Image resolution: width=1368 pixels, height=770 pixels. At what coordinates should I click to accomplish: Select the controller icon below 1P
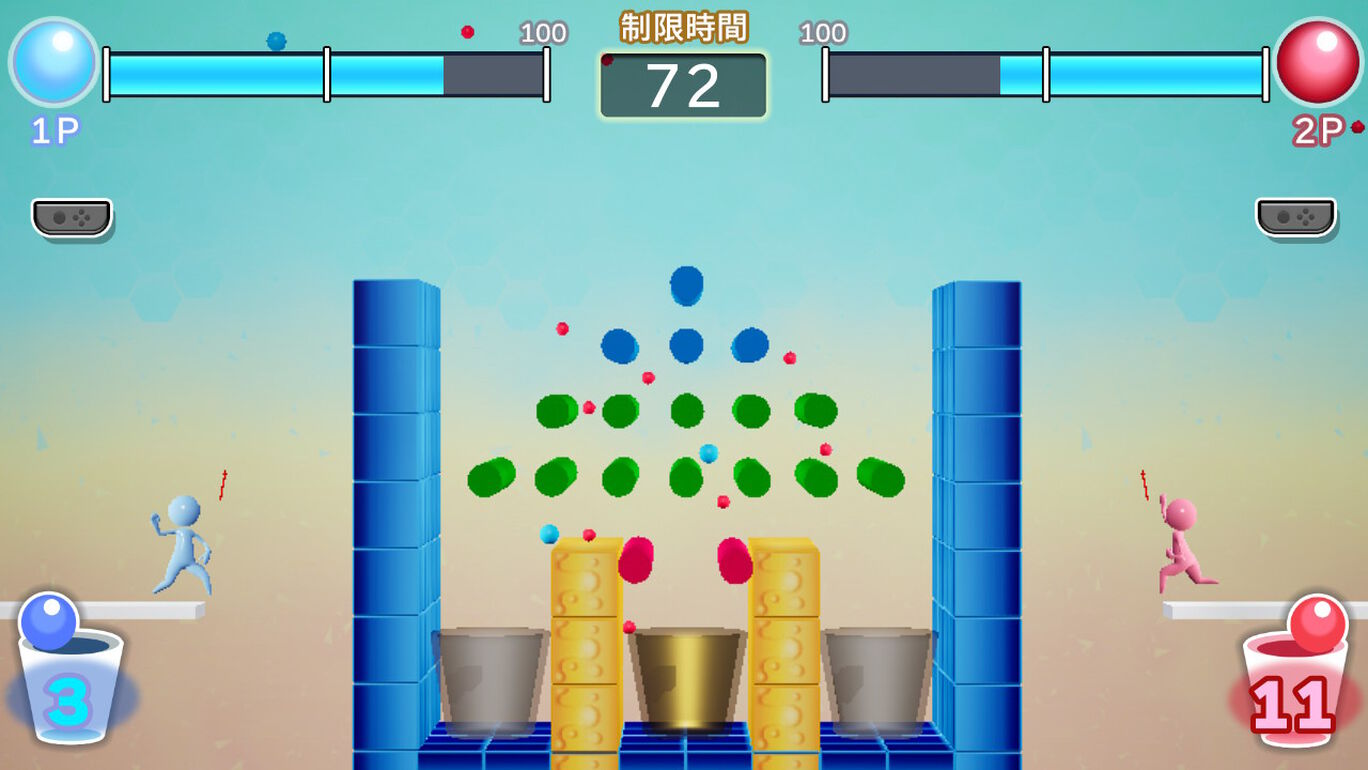[x=72, y=217]
